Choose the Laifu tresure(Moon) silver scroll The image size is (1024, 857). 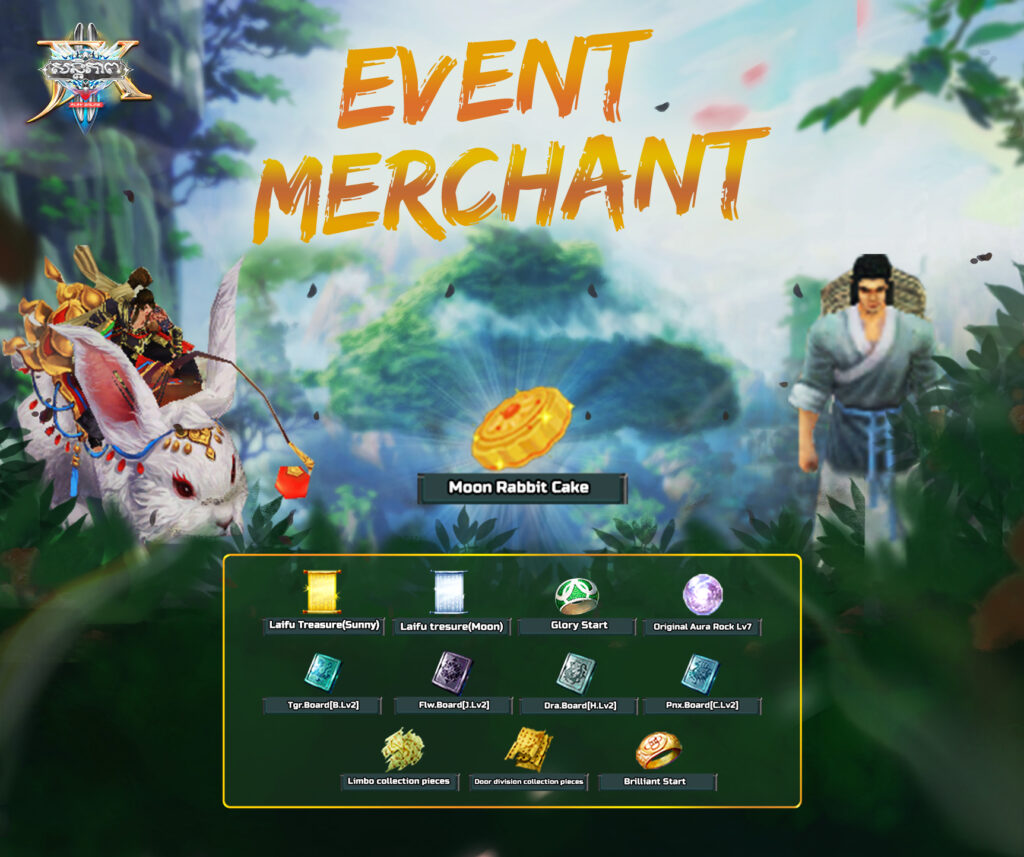coord(449,592)
